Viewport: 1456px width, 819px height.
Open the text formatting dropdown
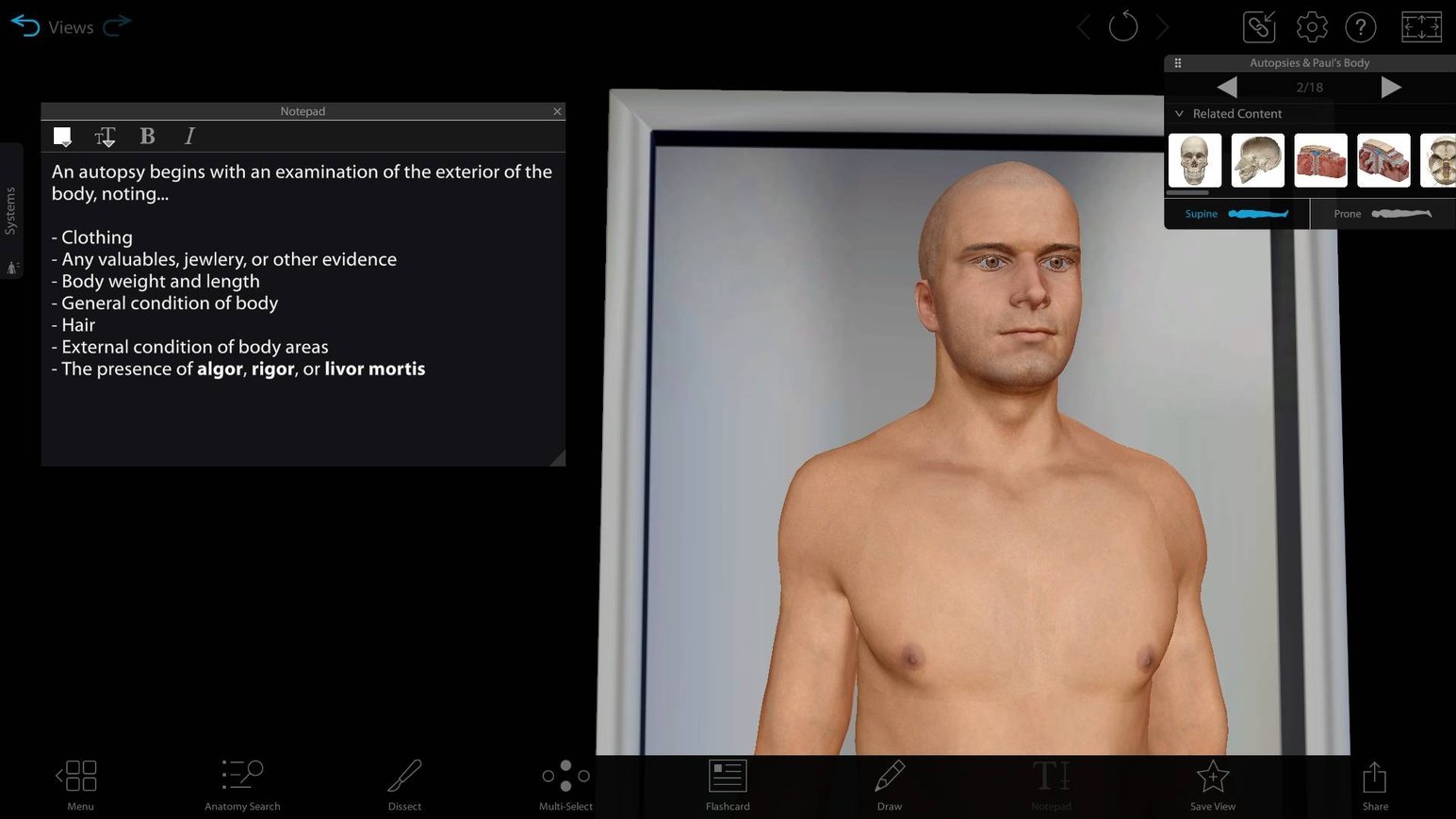click(105, 136)
